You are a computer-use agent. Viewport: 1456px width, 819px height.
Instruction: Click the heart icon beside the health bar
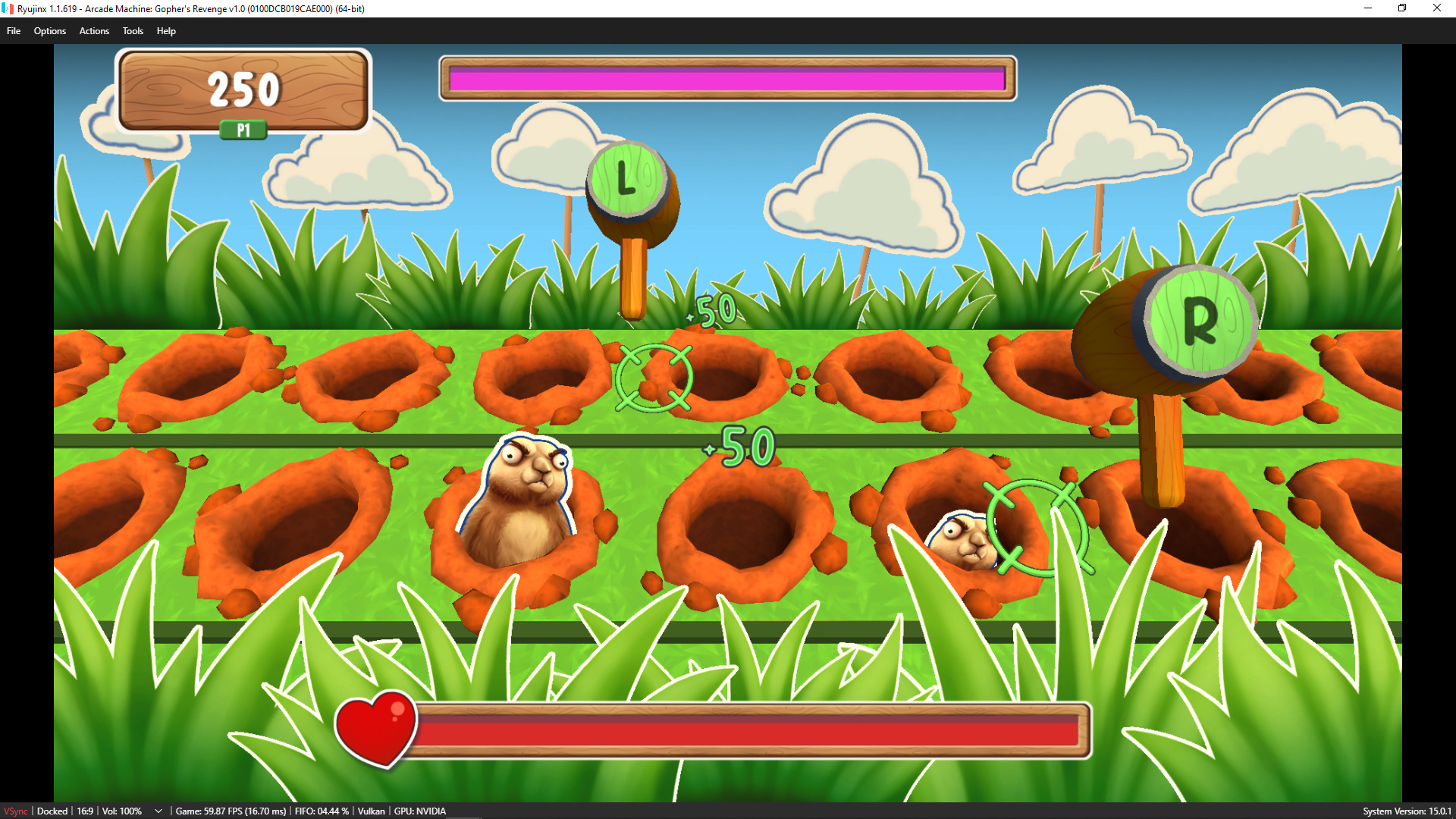(x=378, y=729)
